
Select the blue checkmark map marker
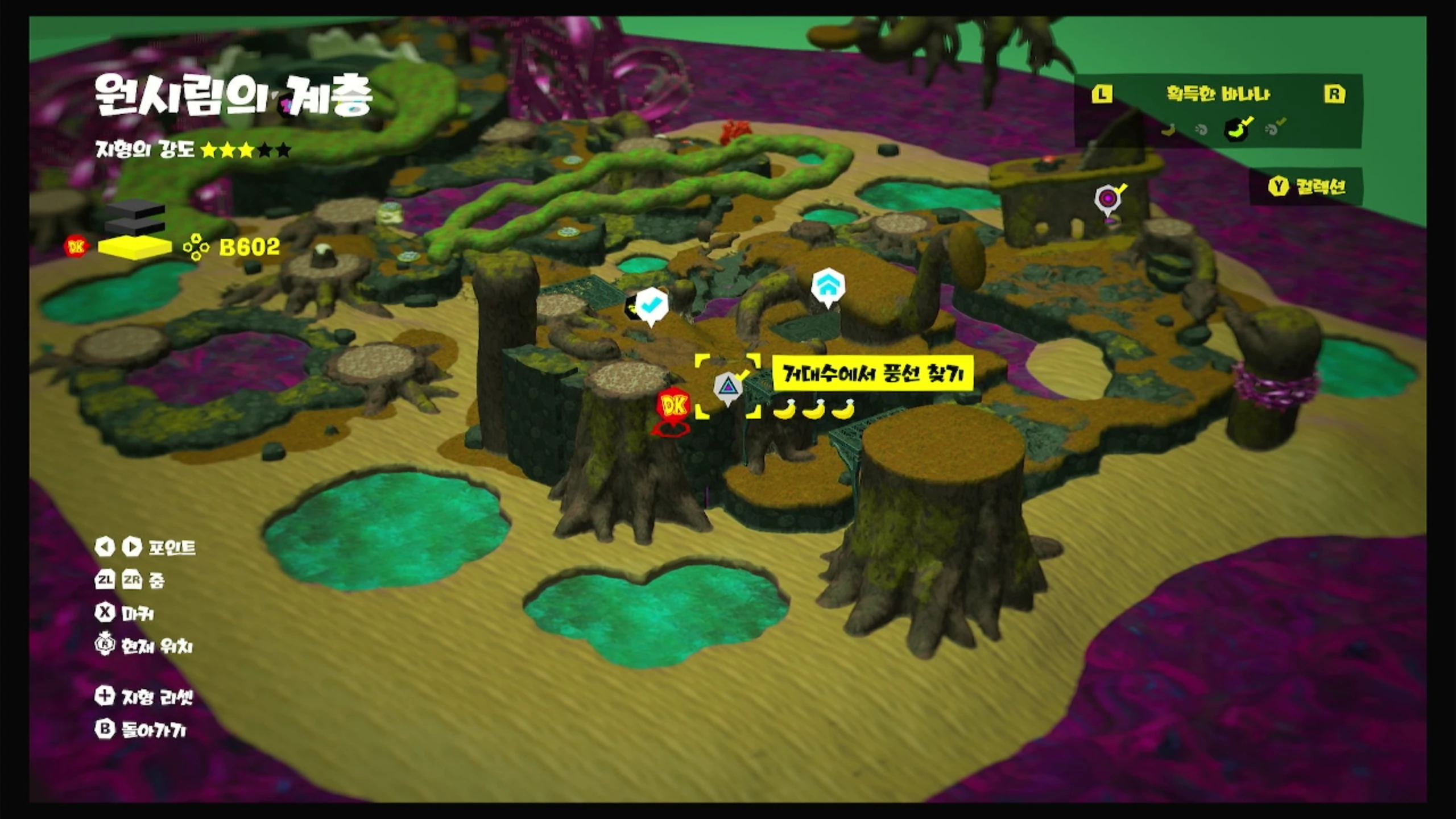click(x=651, y=304)
